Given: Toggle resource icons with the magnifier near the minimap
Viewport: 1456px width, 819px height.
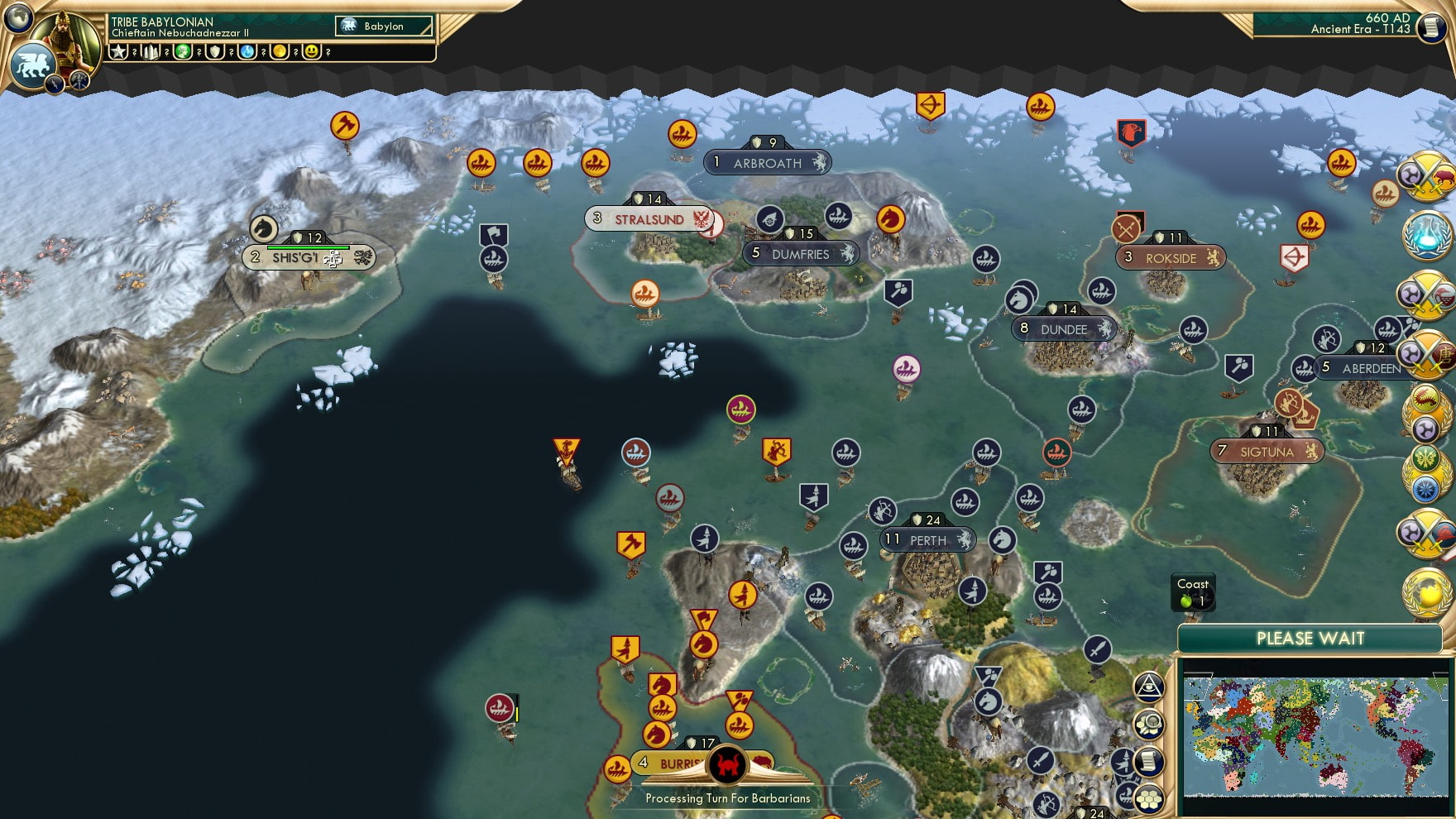Looking at the screenshot, I should click(1150, 721).
